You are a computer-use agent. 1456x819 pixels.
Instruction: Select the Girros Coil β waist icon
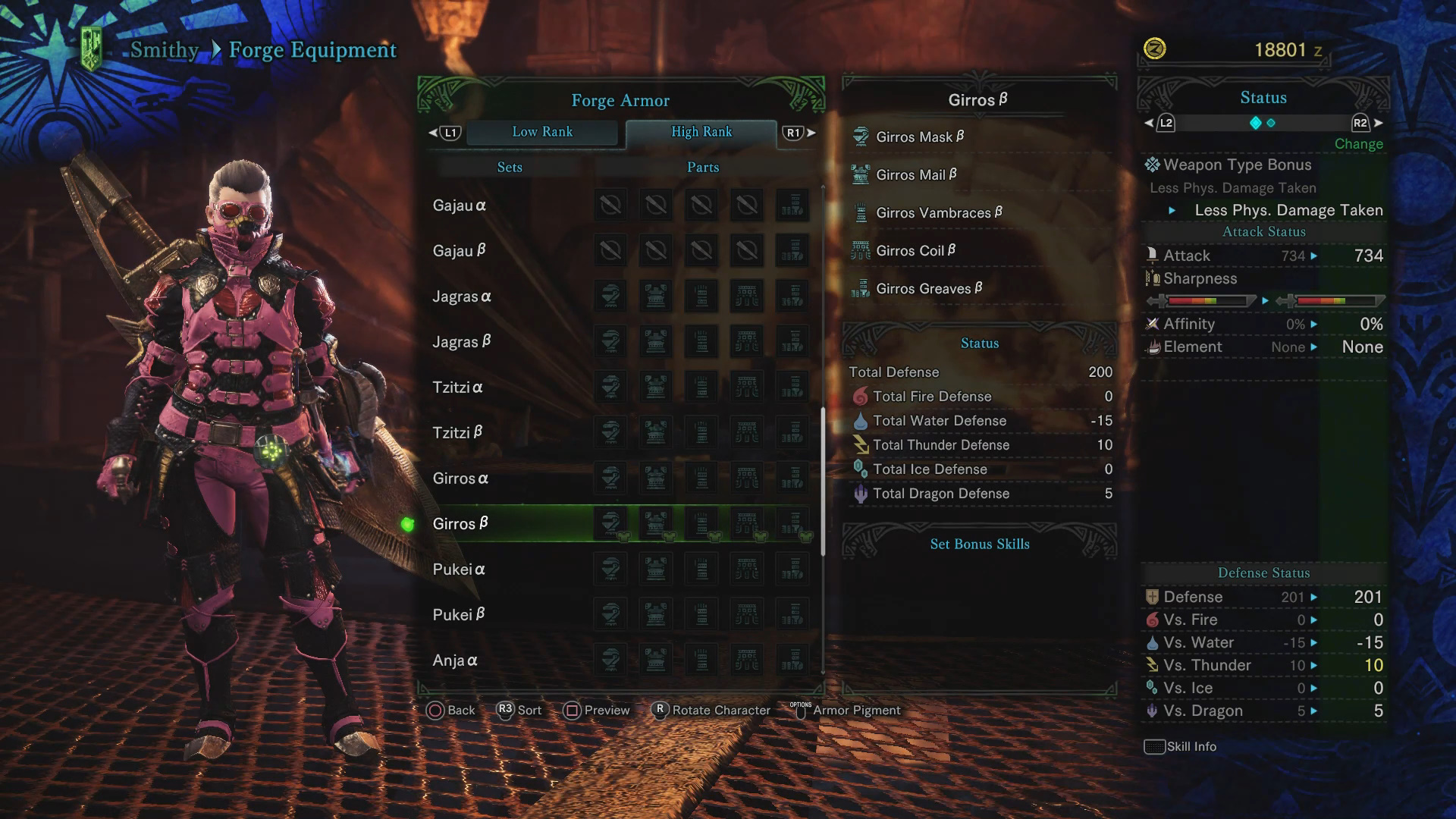click(x=862, y=249)
